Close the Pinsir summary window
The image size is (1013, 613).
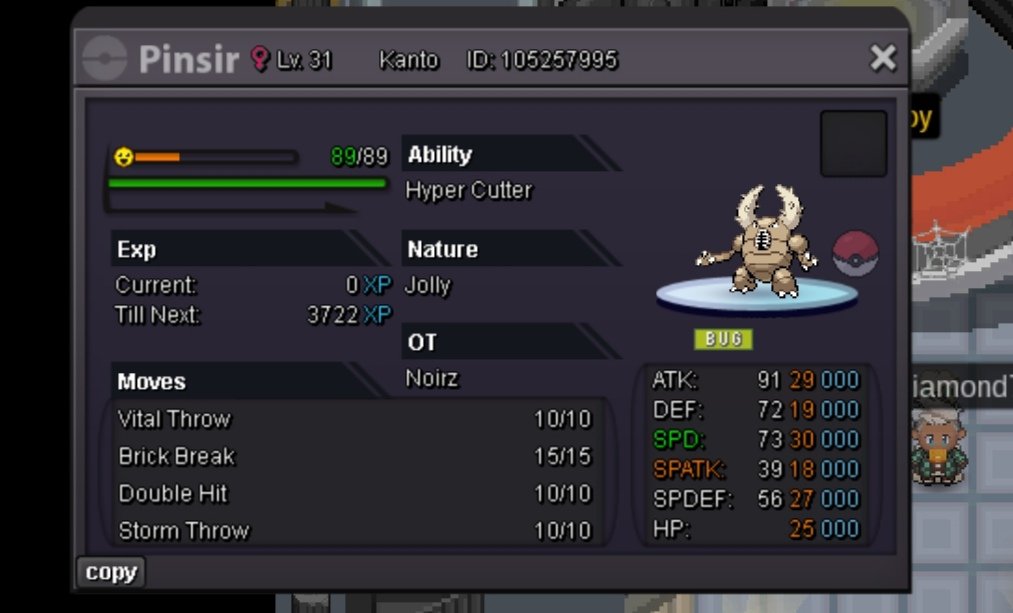[882, 58]
